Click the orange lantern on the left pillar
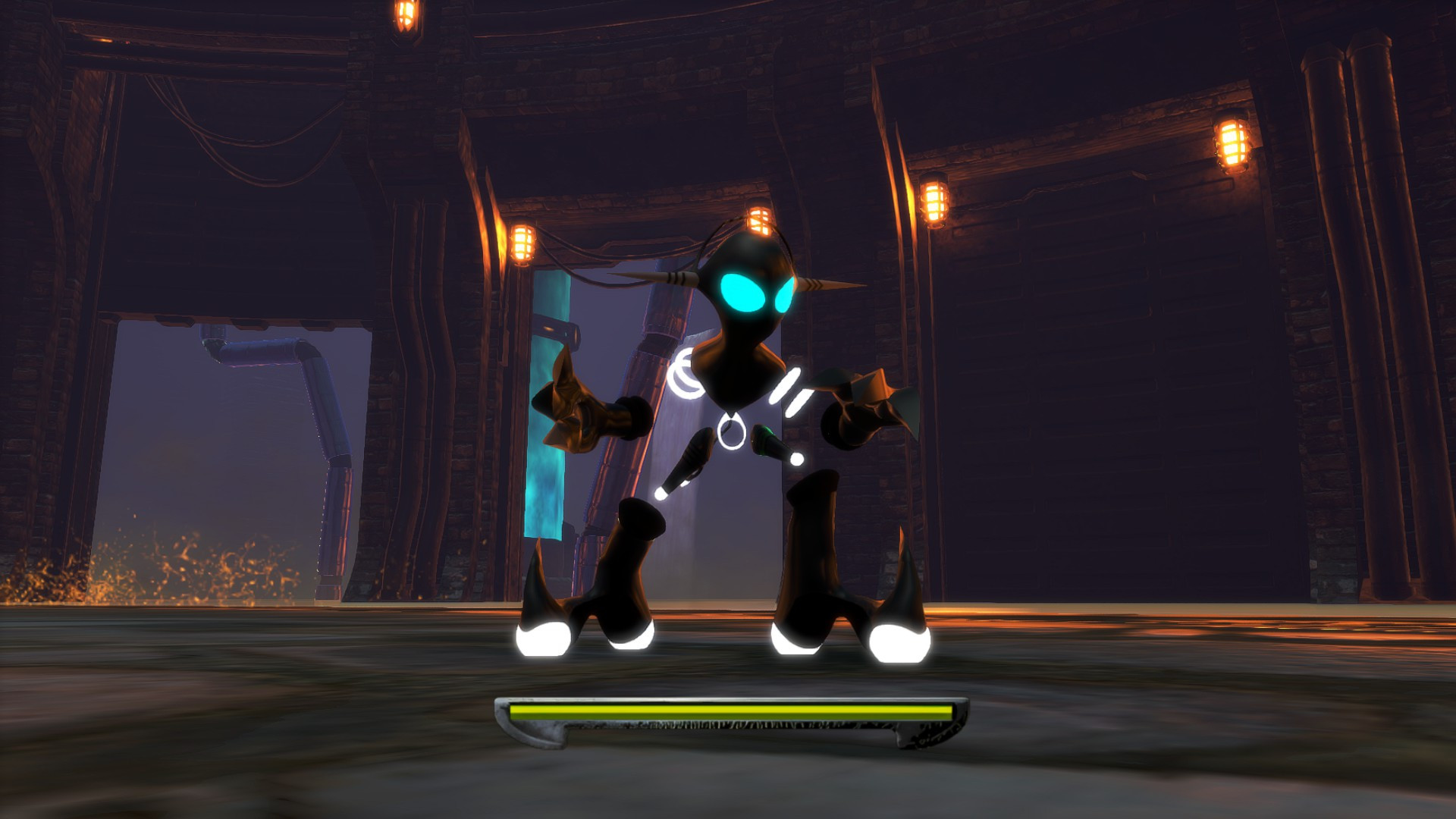The image size is (1456, 819). coord(404,15)
